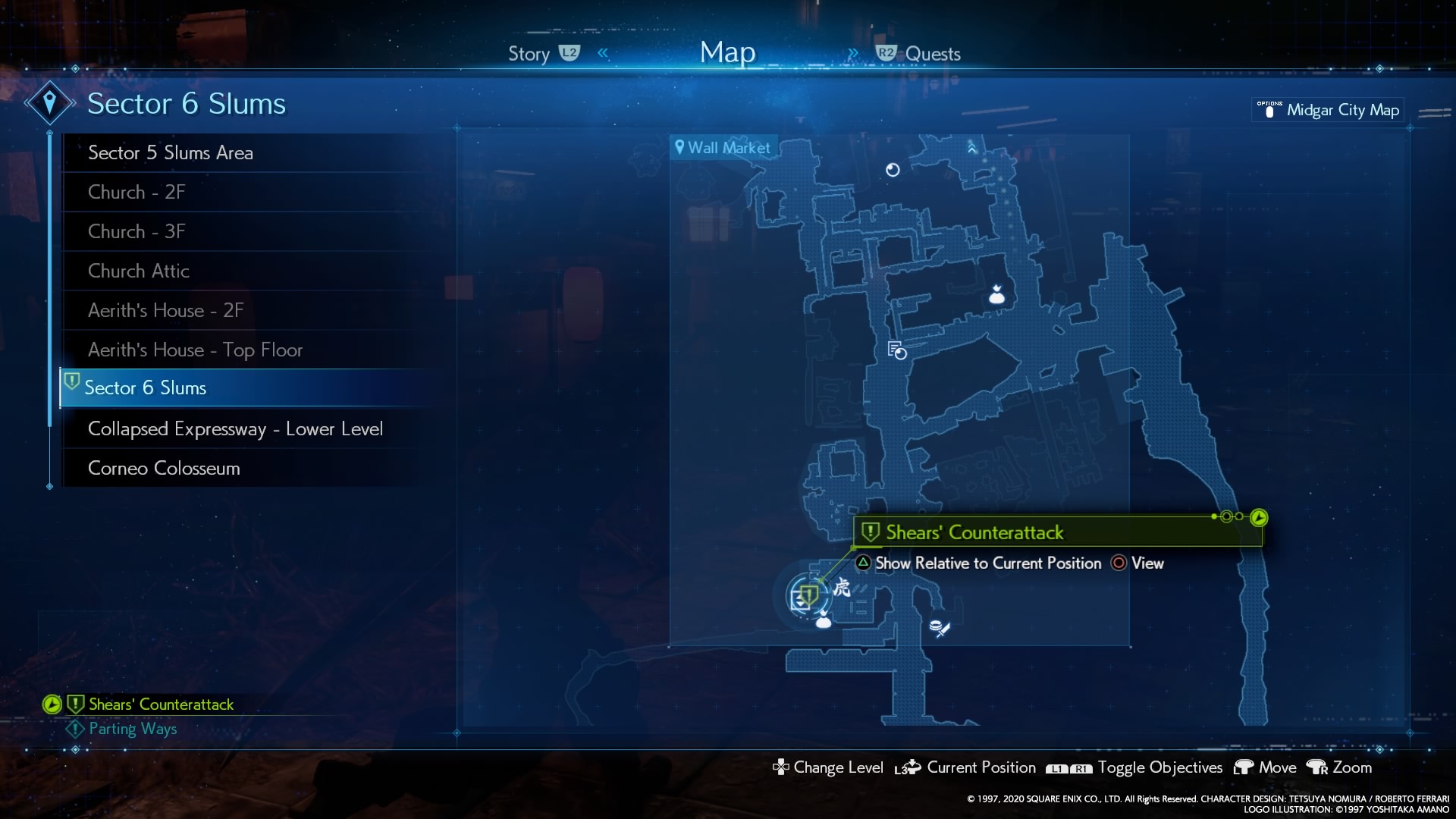This screenshot has width=1456, height=819.
Task: Open the notice board icon on the map
Action: click(897, 350)
